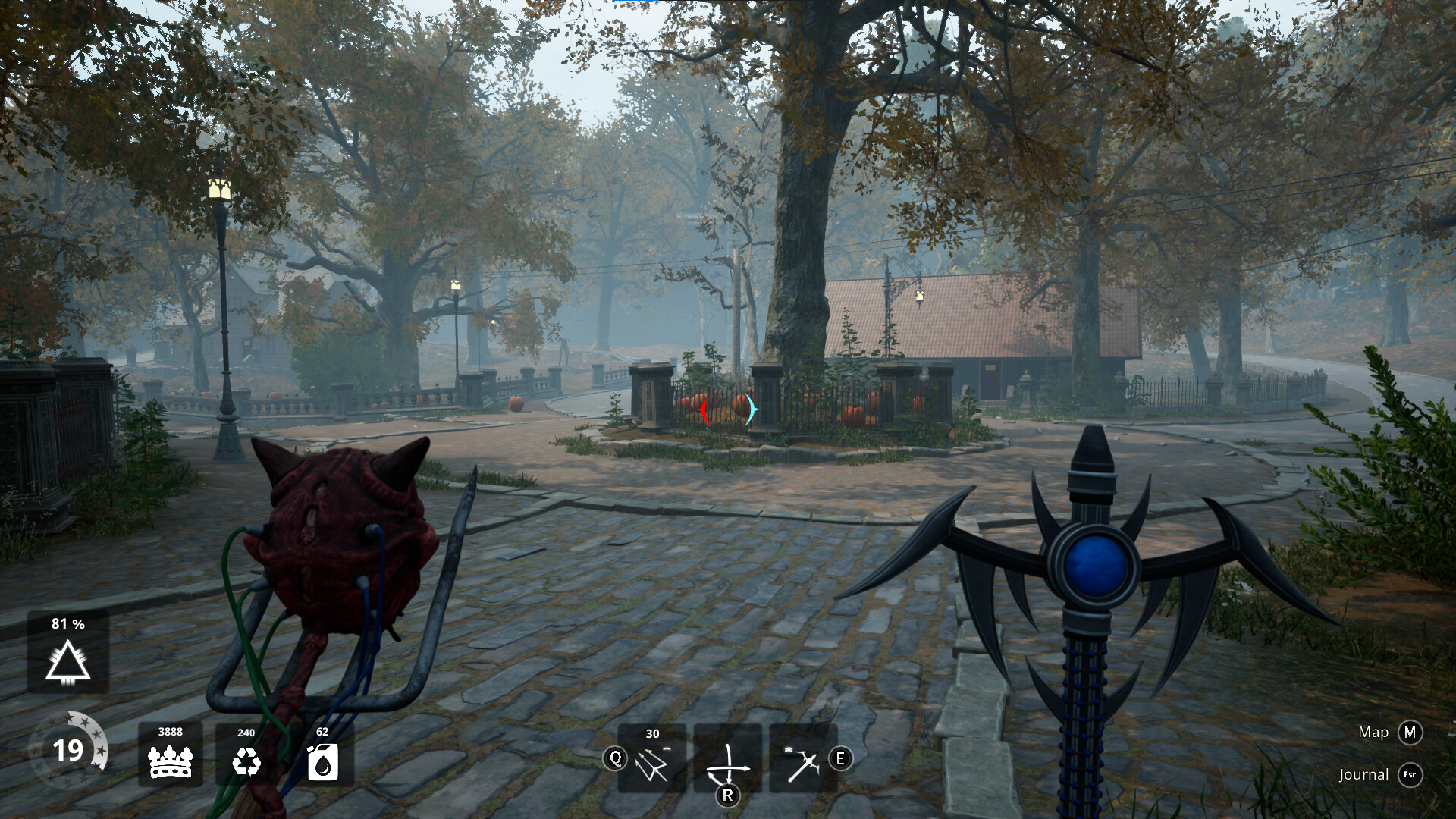Click the Q key prompt on hotbar
This screenshot has width=1456, height=819.
[616, 758]
